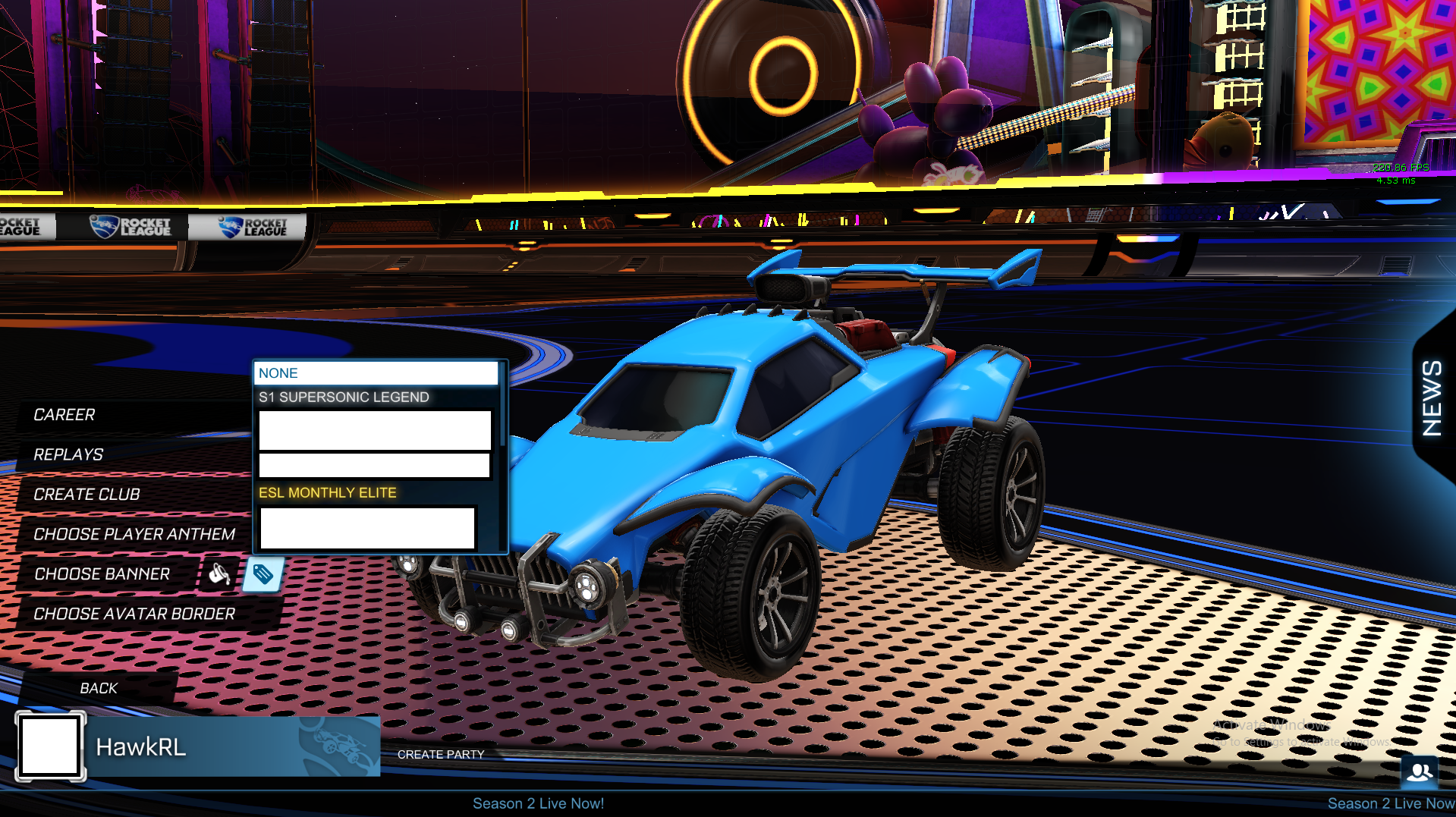Open CREATE CLUB
Screen dimensions: 1456x817
coord(86,494)
